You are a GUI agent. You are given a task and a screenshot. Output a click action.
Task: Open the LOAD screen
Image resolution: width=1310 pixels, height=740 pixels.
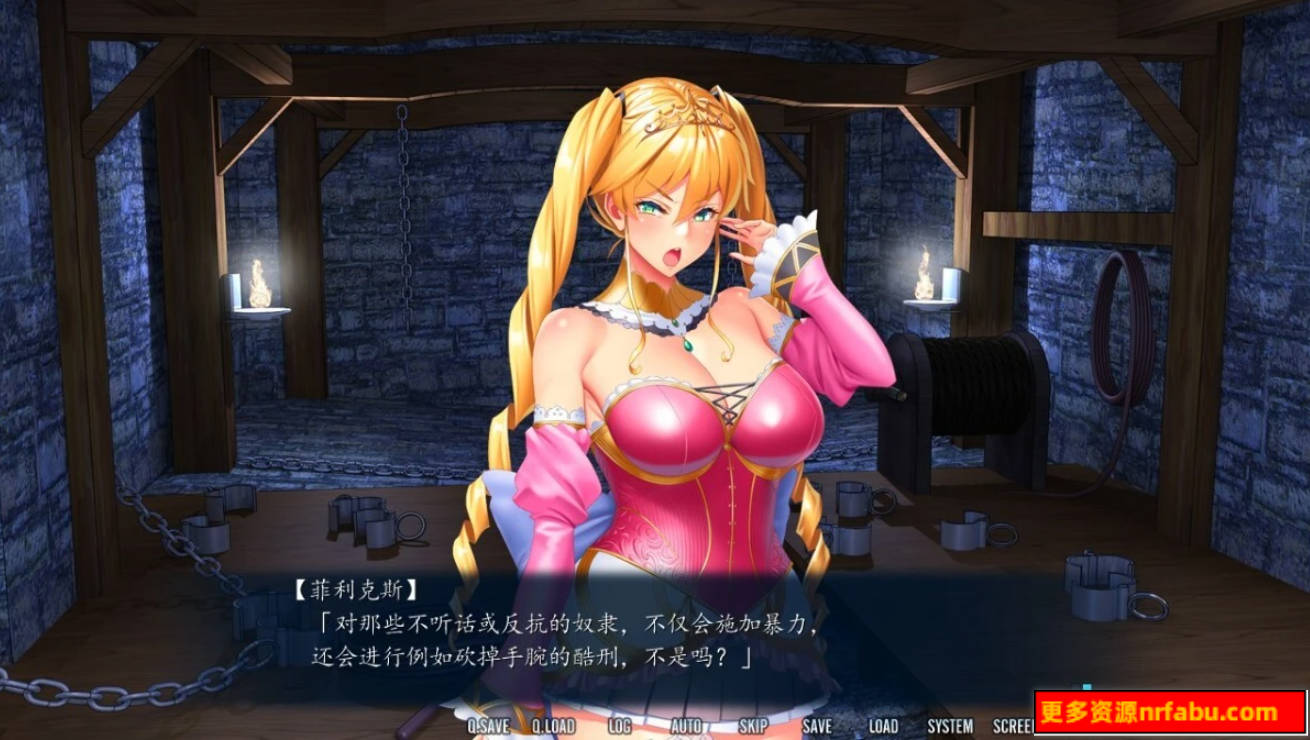tap(884, 726)
